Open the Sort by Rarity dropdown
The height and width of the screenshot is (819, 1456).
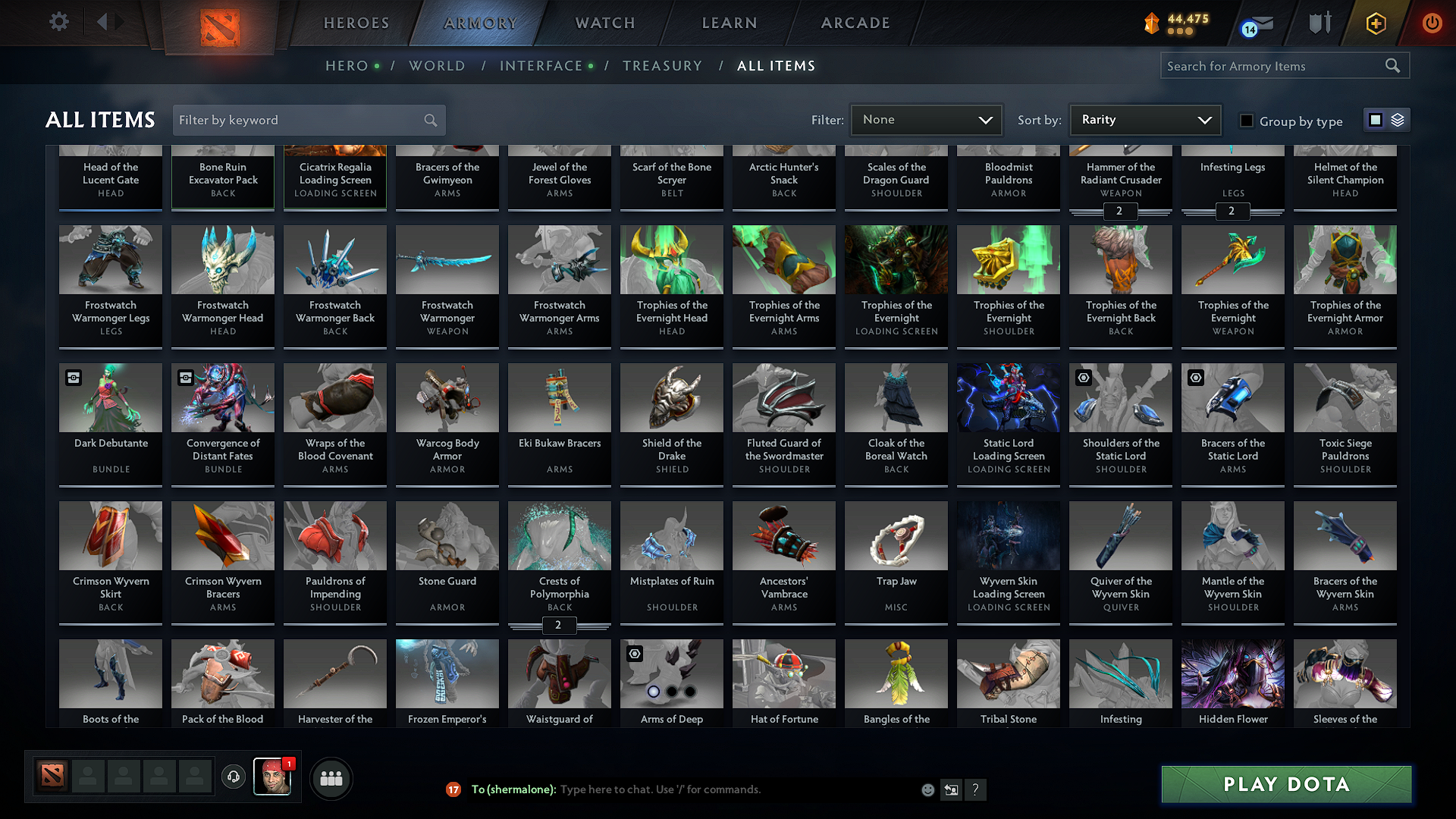pyautogui.click(x=1144, y=119)
